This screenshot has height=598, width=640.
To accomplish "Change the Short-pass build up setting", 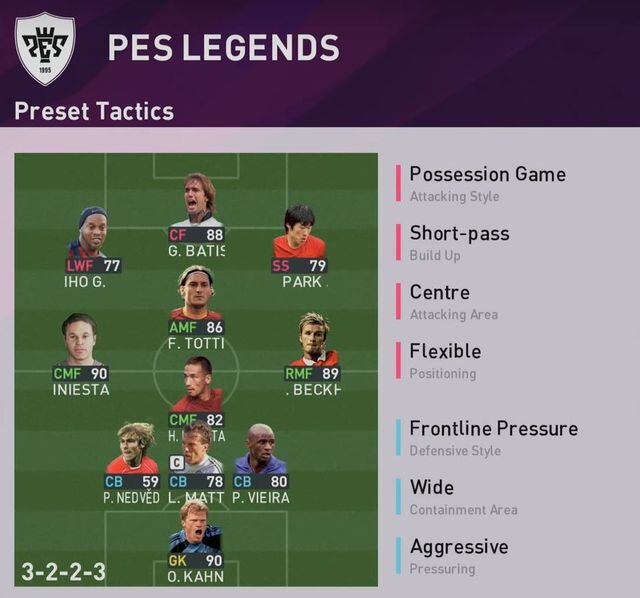I will tap(459, 242).
